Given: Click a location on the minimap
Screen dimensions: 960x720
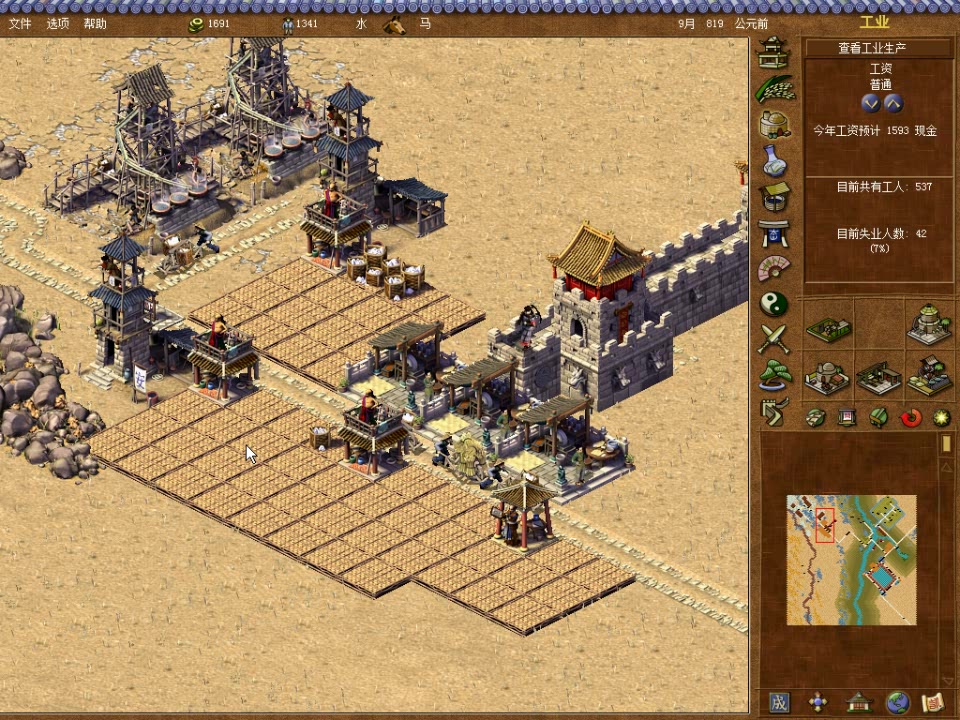Looking at the screenshot, I should pos(850,560).
